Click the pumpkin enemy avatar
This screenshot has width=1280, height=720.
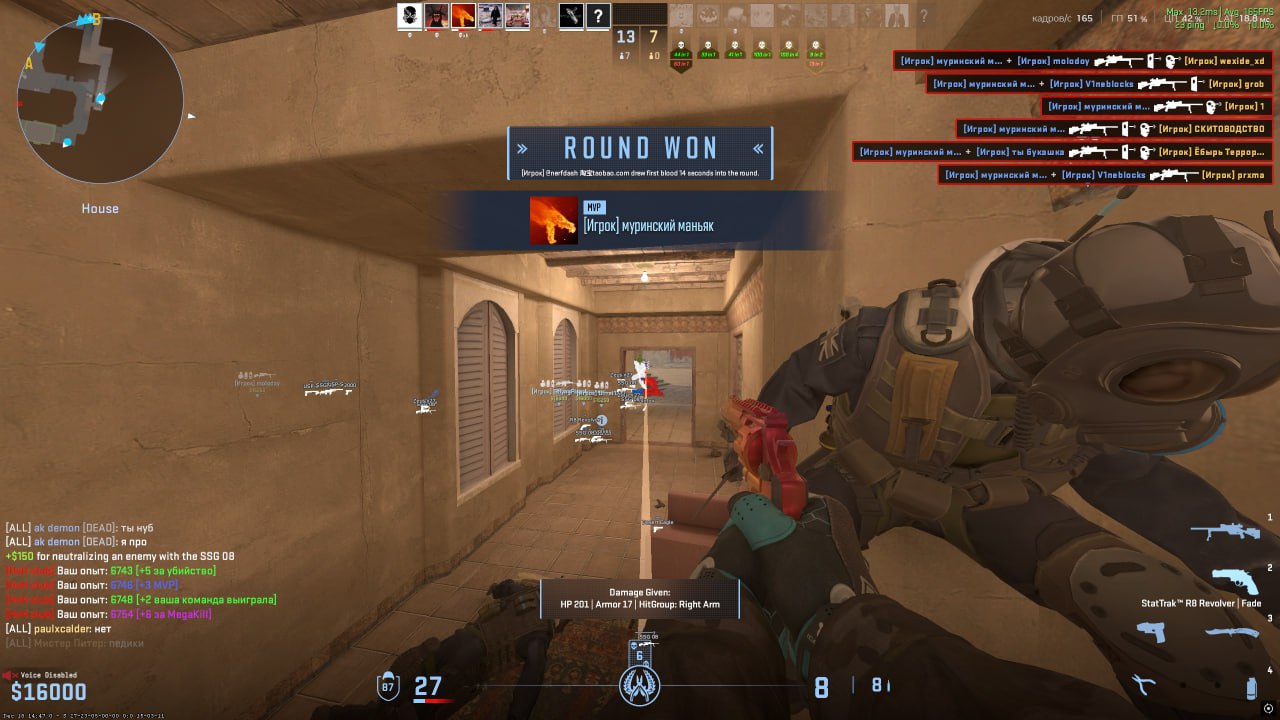(x=708, y=15)
